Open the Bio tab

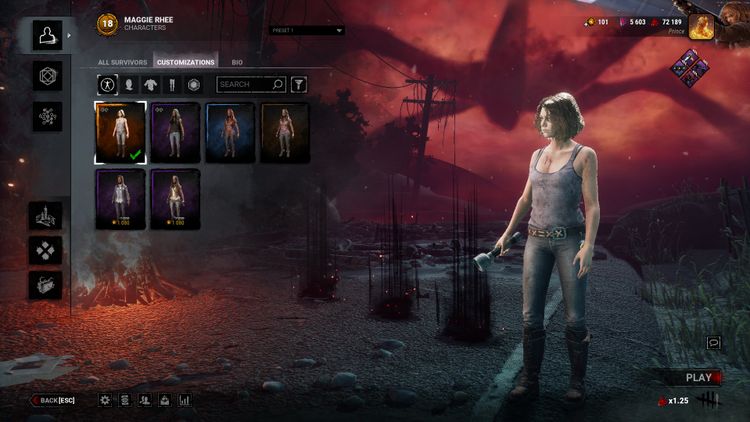coord(236,62)
